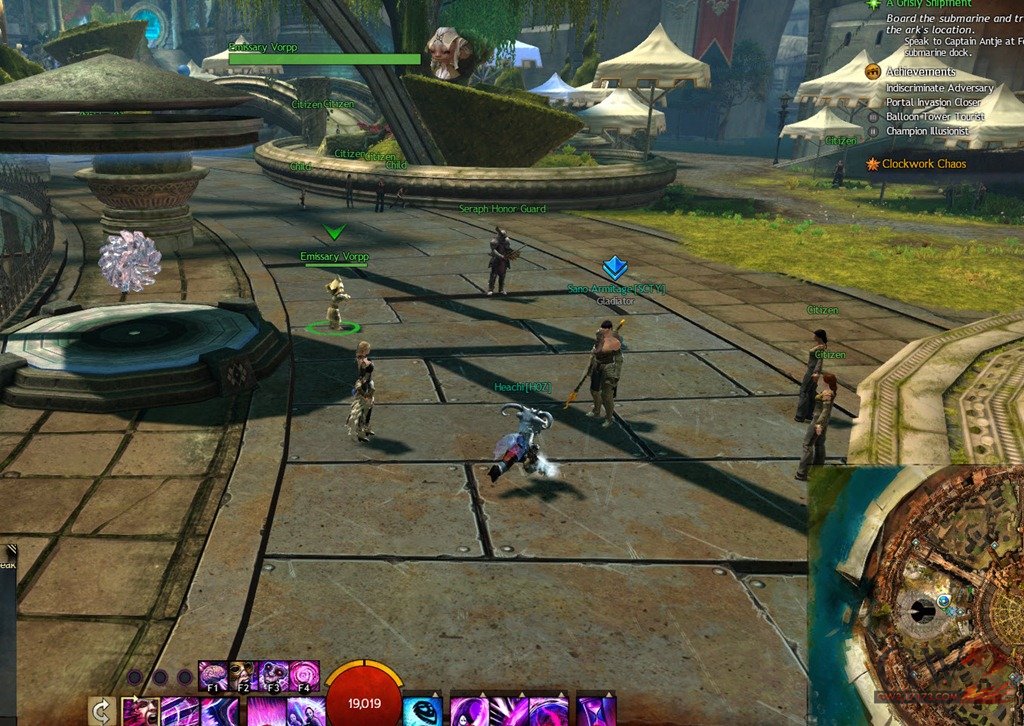Viewport: 1024px width, 726px height.
Task: Open the Achievements tracker heading
Action: [920, 72]
